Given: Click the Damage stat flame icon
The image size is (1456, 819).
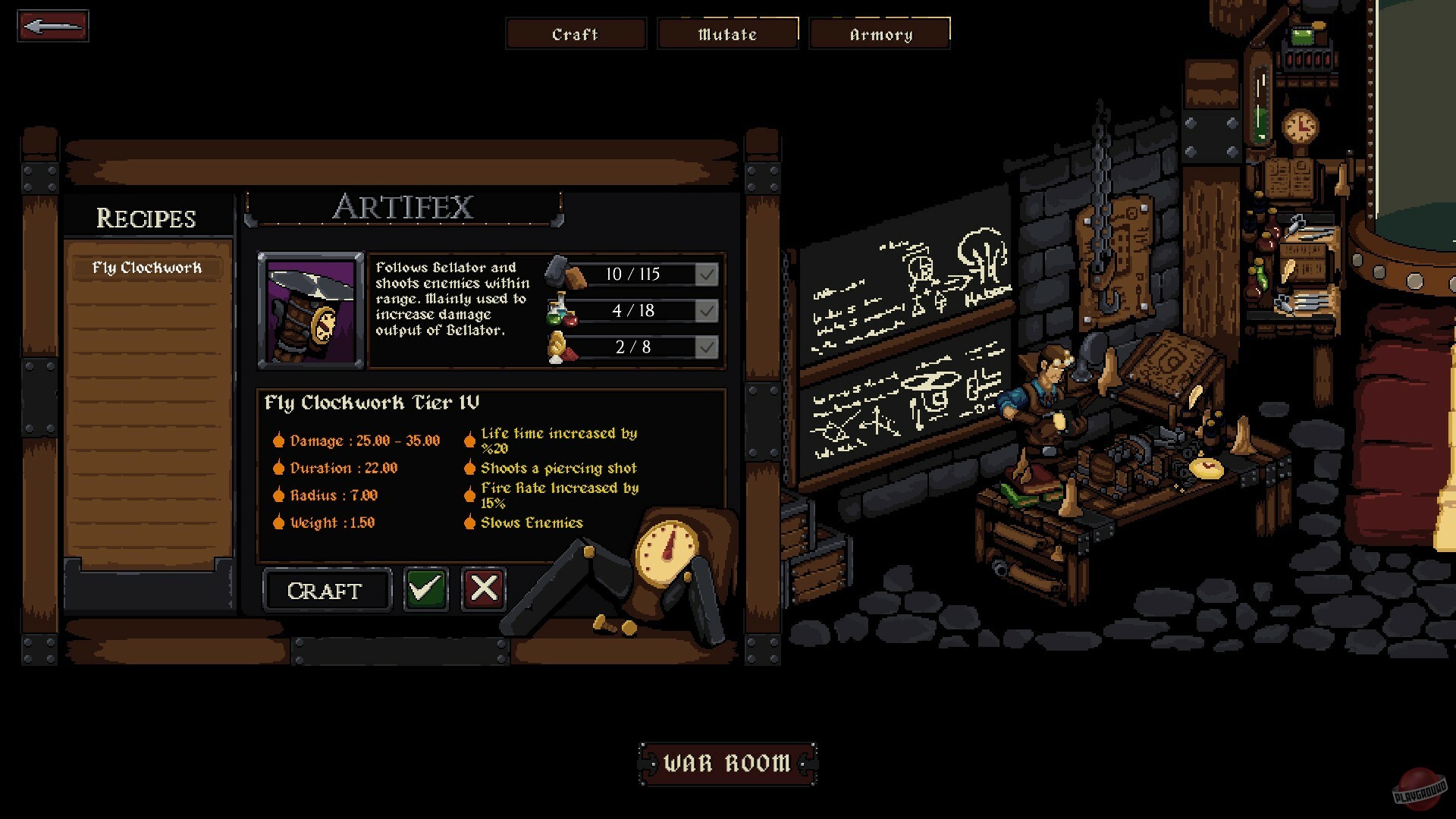Looking at the screenshot, I should 279,441.
